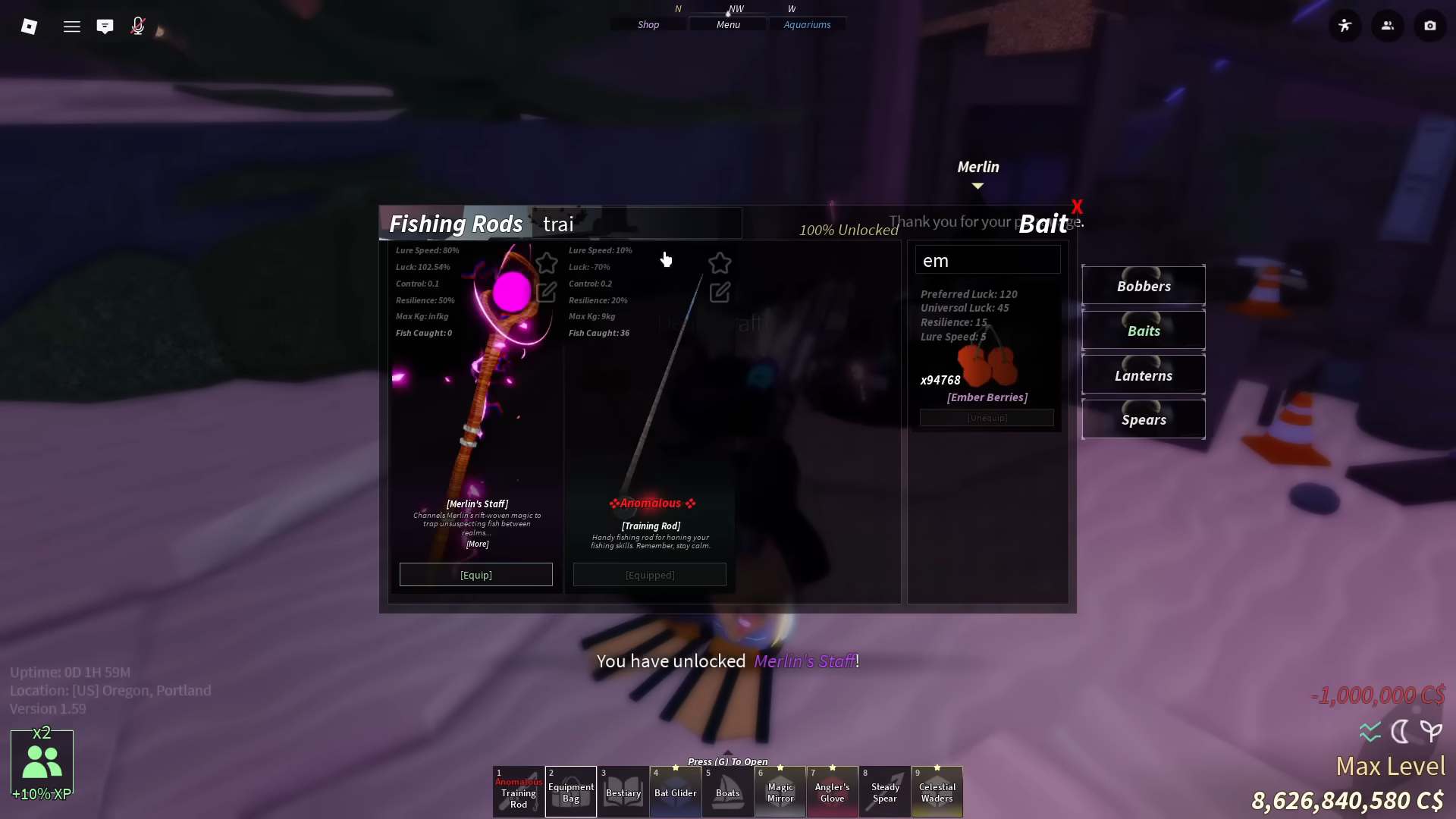Mute the microphone

click(x=137, y=25)
